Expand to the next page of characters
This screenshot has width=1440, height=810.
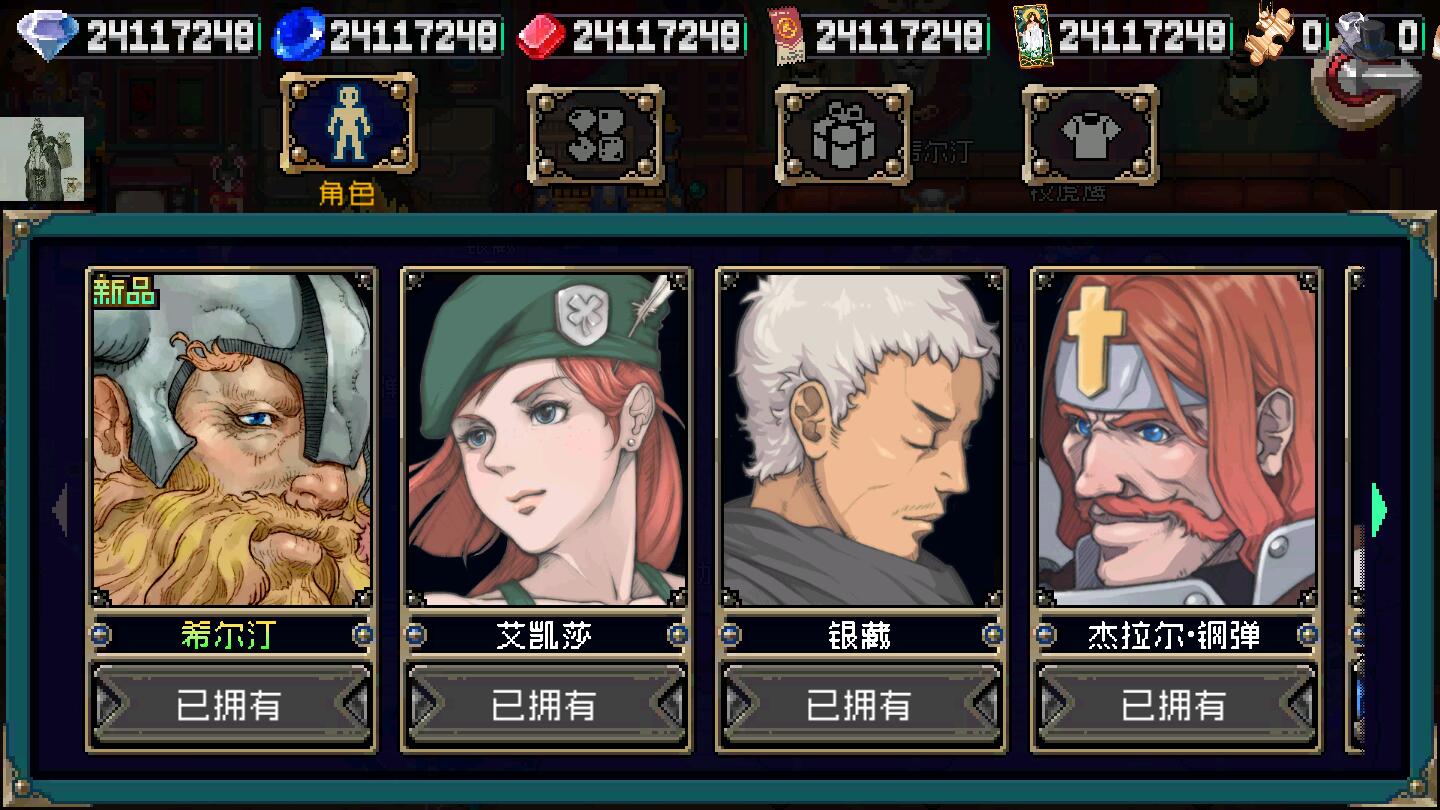(1377, 508)
